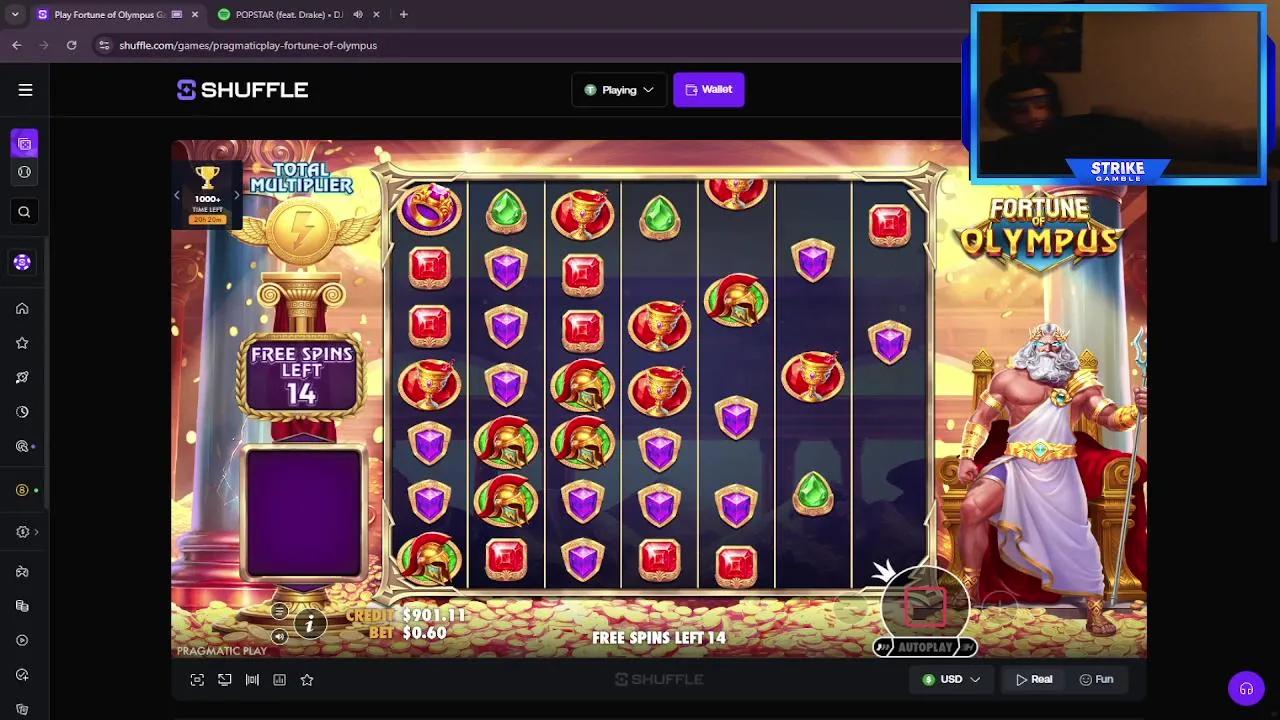Image resolution: width=1280 pixels, height=720 pixels.
Task: Select the fullscreen icon below the game
Action: [x=197, y=680]
